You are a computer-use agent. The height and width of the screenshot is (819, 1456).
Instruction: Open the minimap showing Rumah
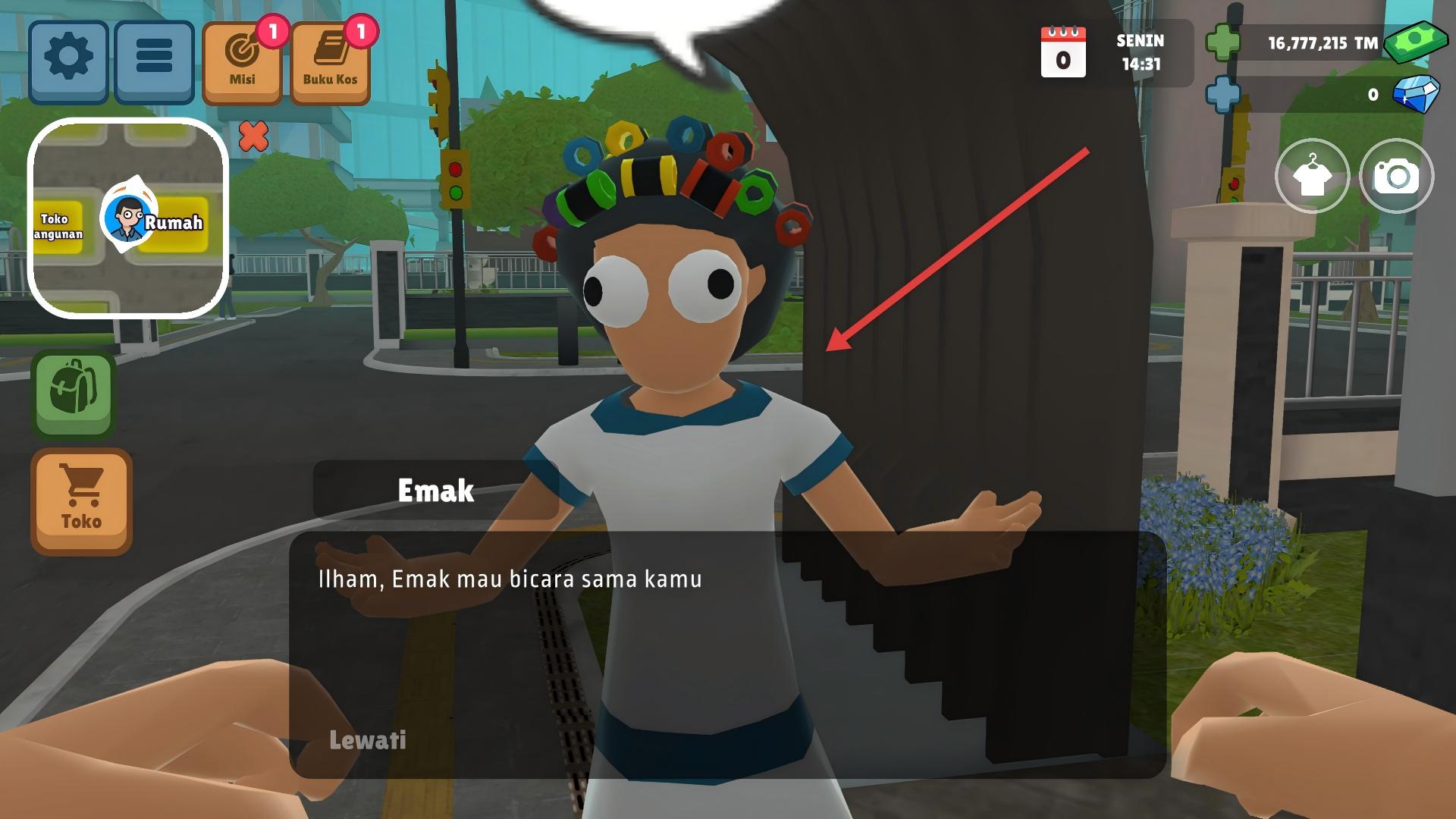pos(128,218)
